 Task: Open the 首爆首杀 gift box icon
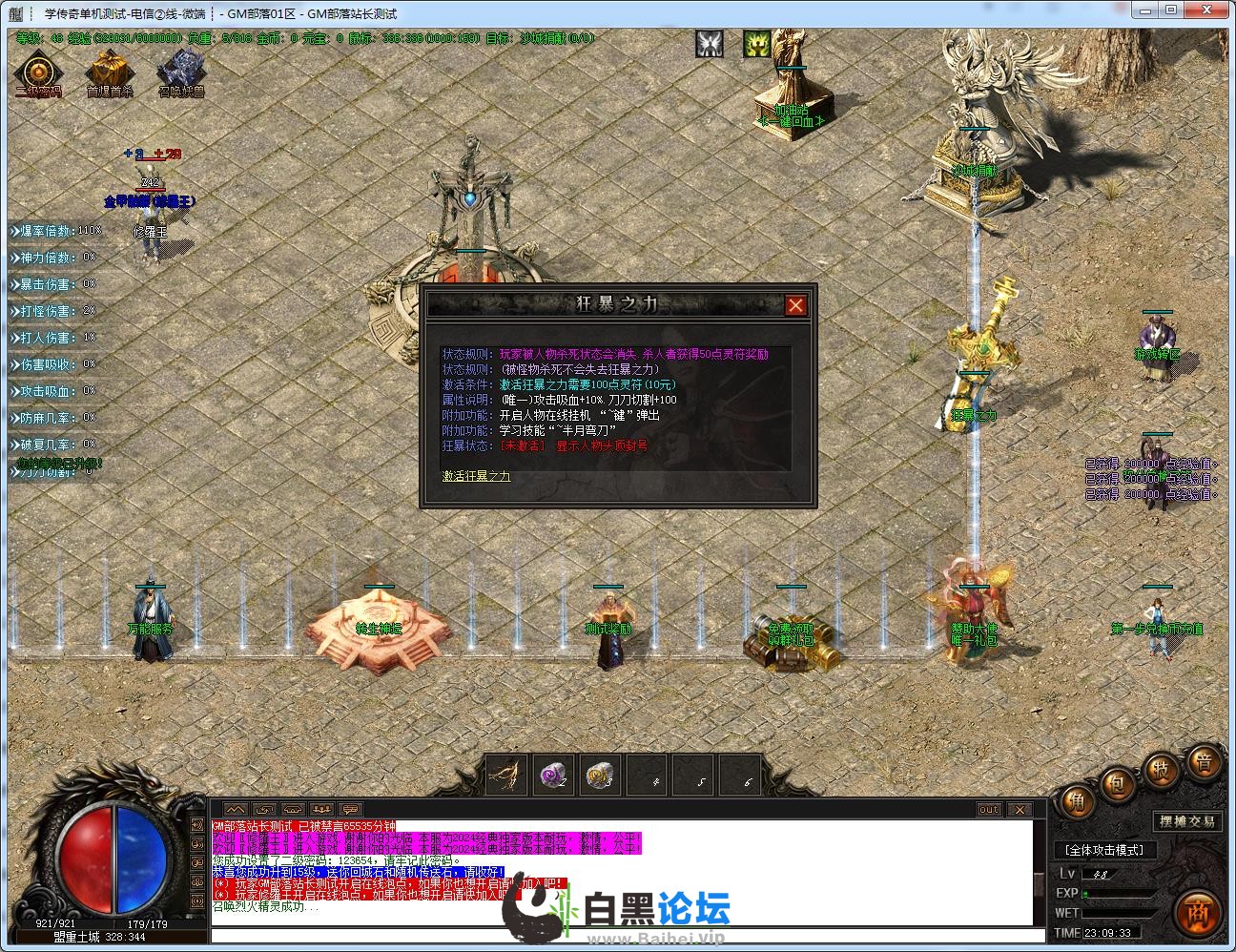(x=110, y=72)
